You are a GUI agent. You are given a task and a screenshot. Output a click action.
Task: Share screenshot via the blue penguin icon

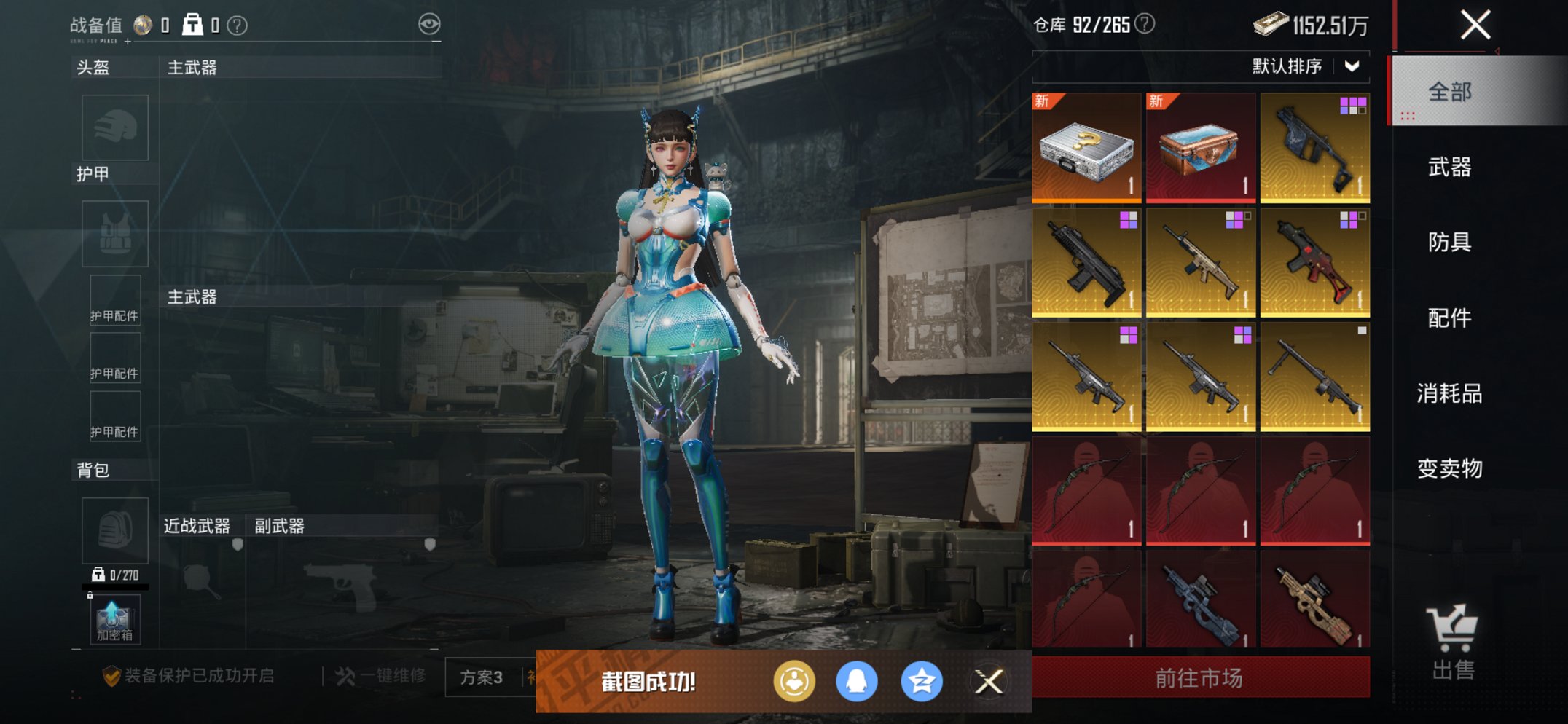coord(857,682)
